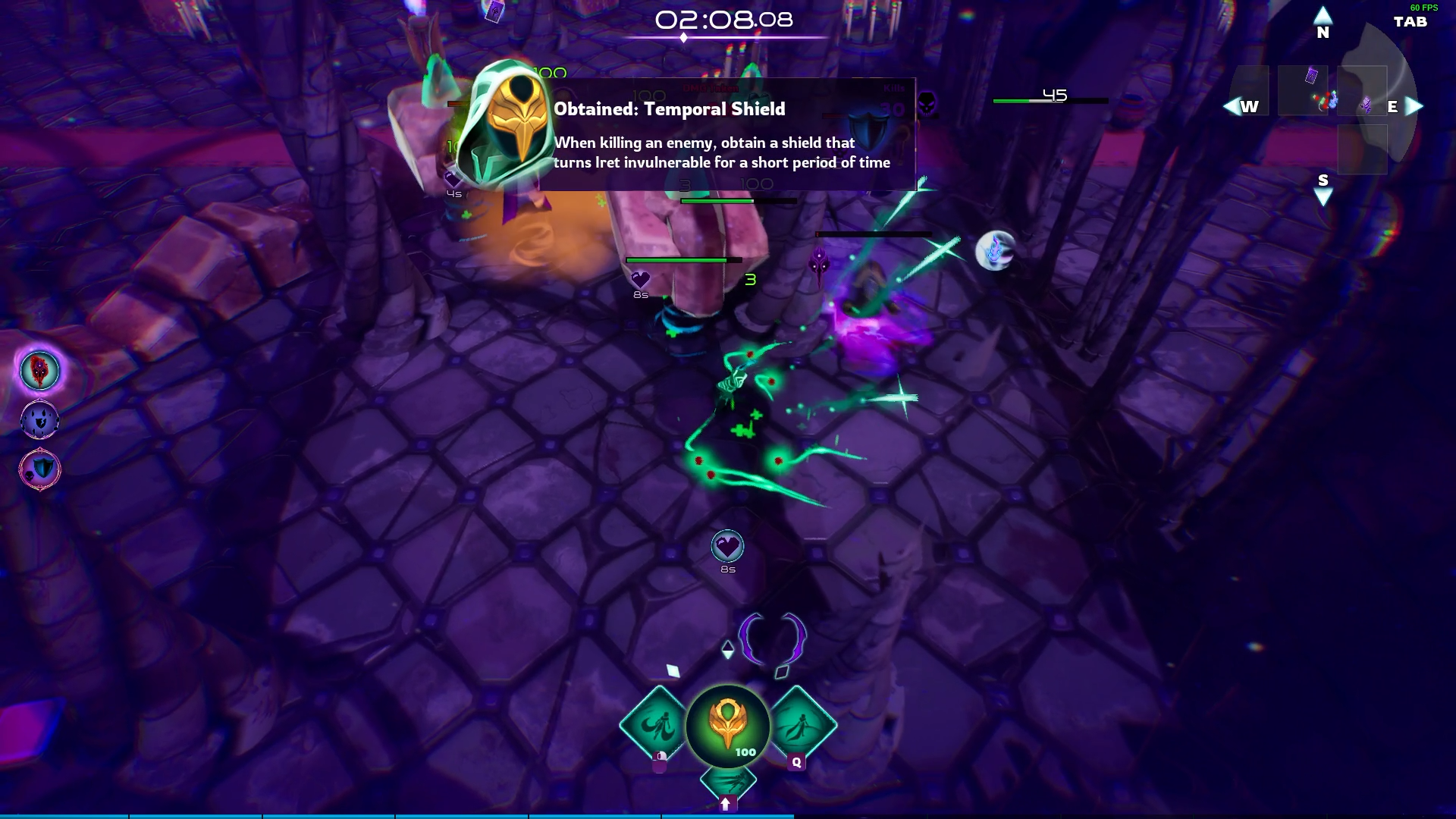Click the skull icon beside the kill counter

tap(927, 102)
